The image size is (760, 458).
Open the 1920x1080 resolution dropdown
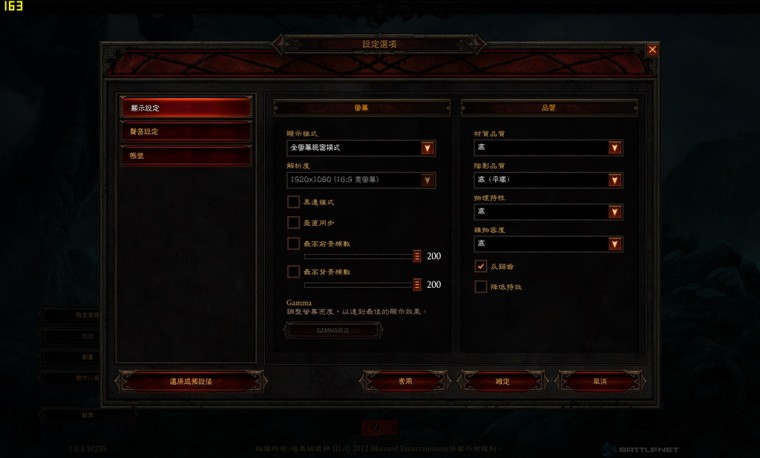(x=361, y=180)
